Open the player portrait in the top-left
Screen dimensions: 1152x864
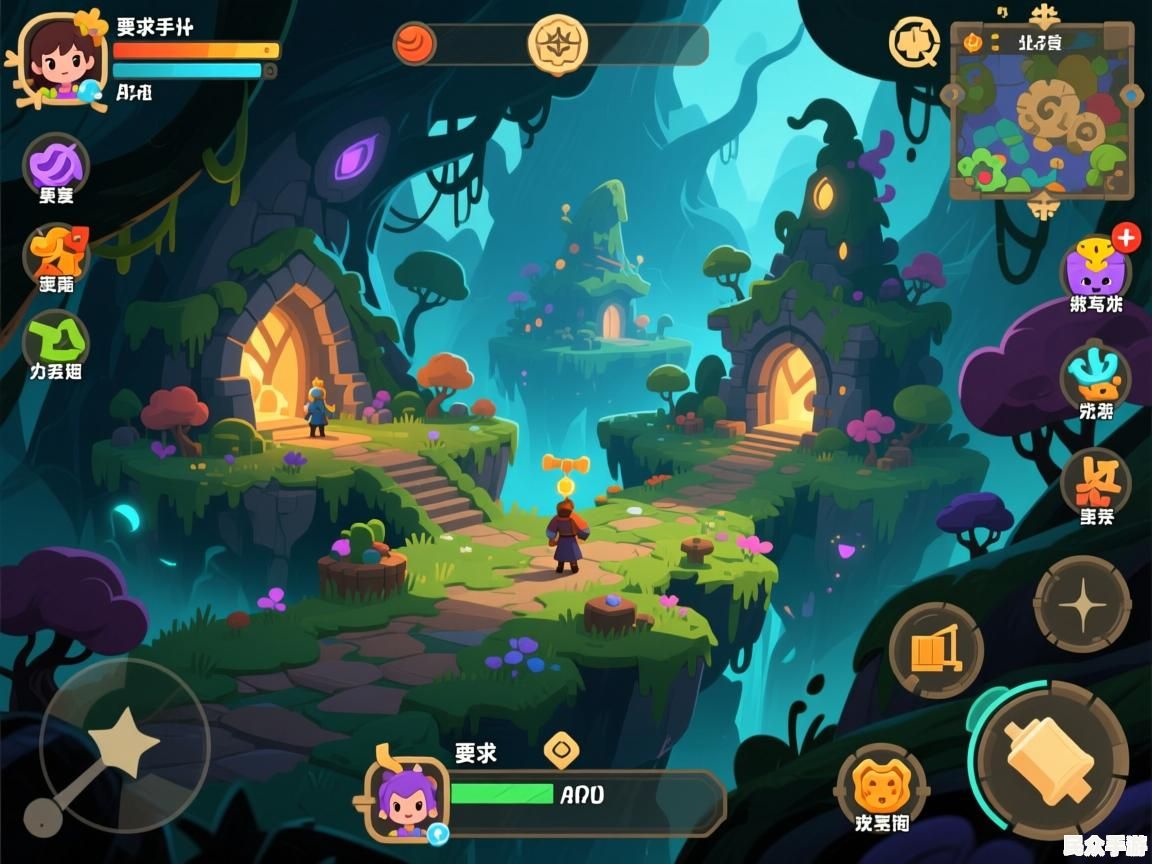[60, 58]
